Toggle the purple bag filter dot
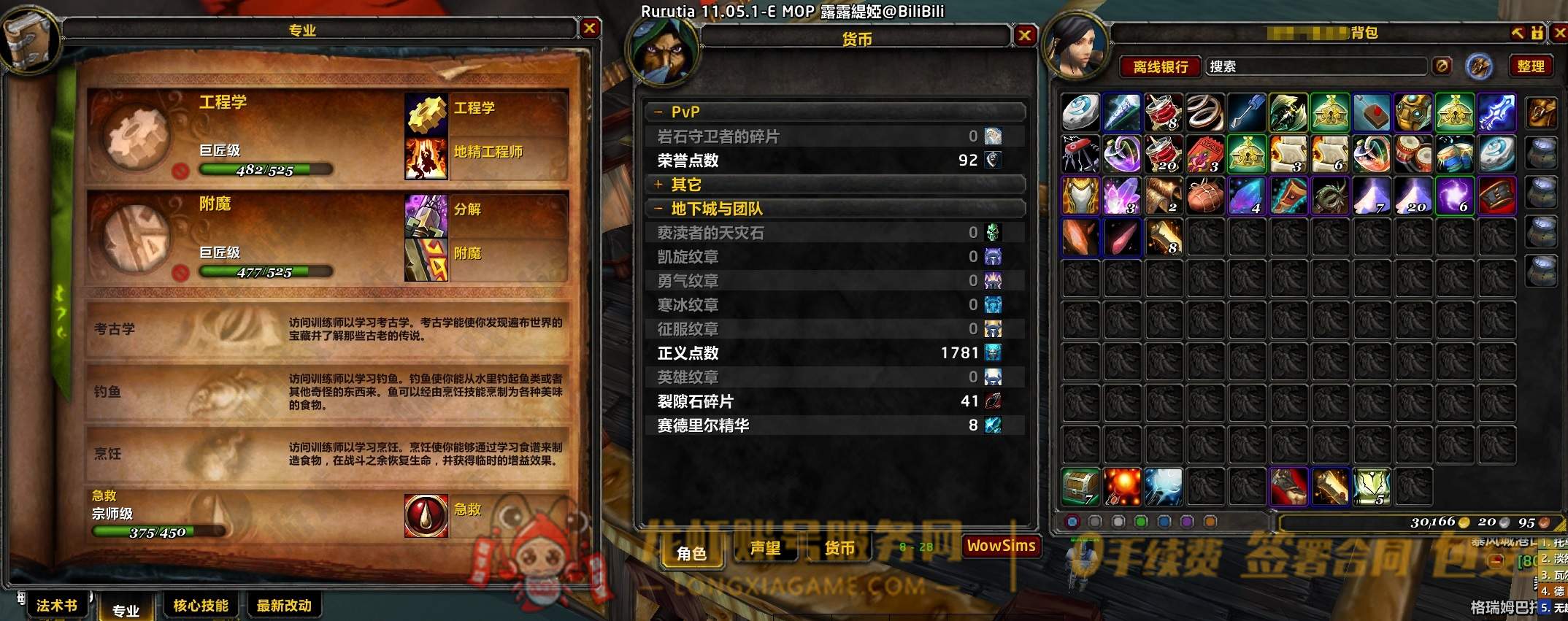1568x621 pixels. [1188, 520]
